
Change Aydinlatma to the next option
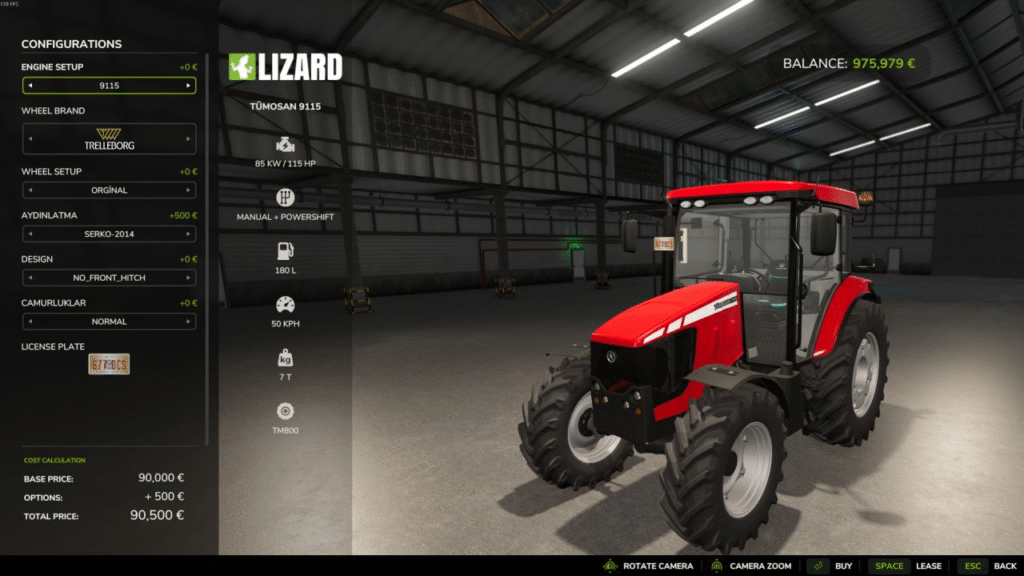(x=188, y=234)
